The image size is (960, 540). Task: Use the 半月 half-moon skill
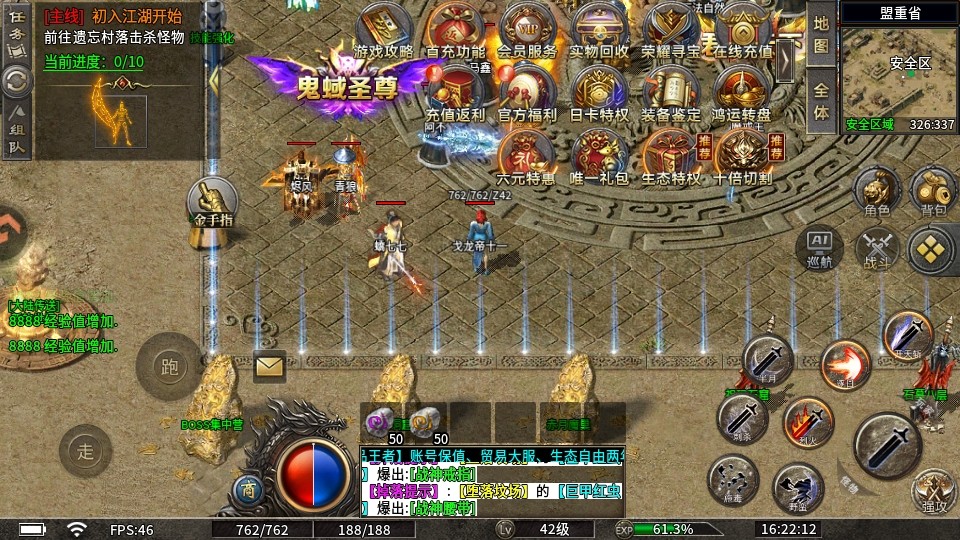point(767,359)
